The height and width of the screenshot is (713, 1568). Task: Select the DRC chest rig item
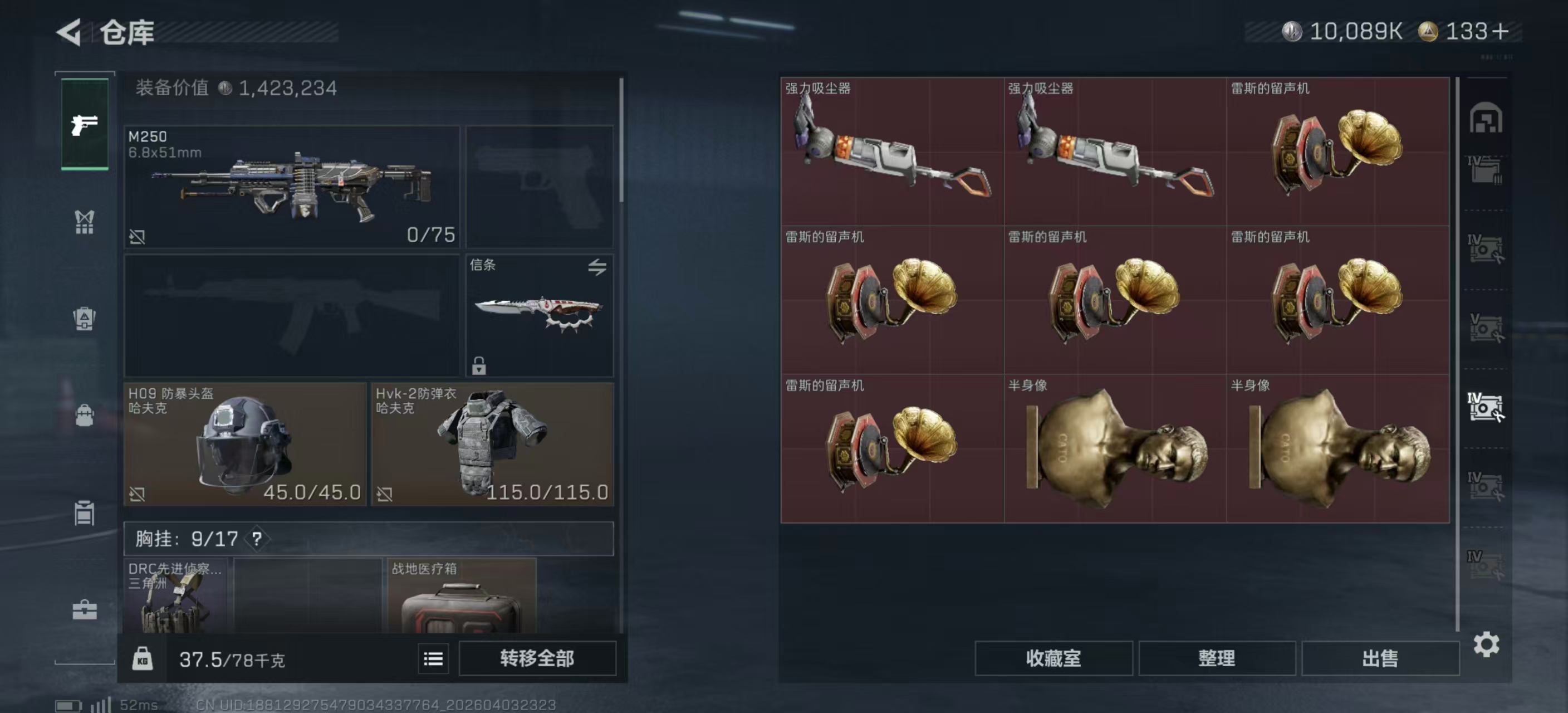pos(175,597)
